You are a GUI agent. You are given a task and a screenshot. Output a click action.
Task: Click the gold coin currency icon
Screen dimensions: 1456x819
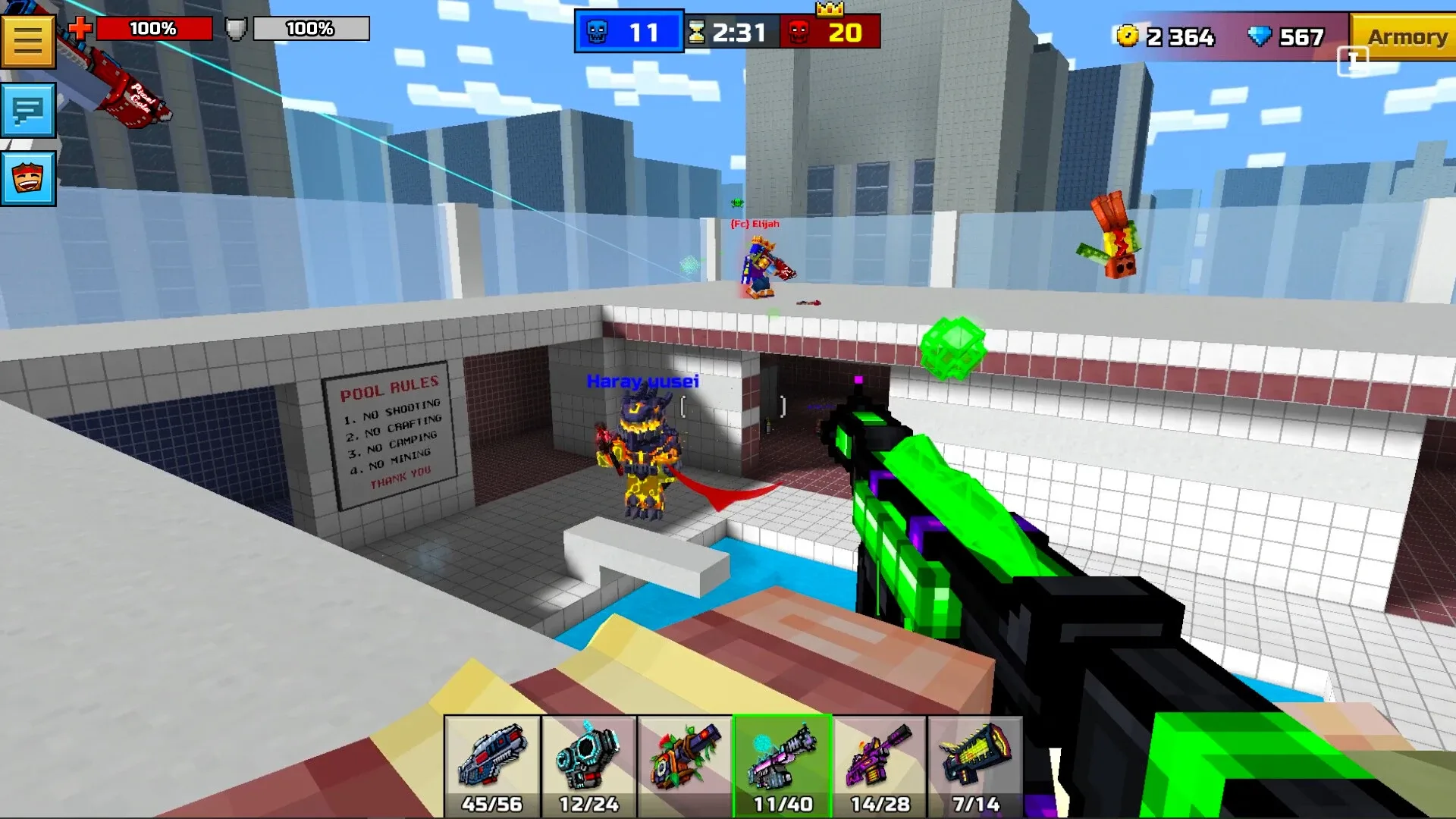[1128, 36]
